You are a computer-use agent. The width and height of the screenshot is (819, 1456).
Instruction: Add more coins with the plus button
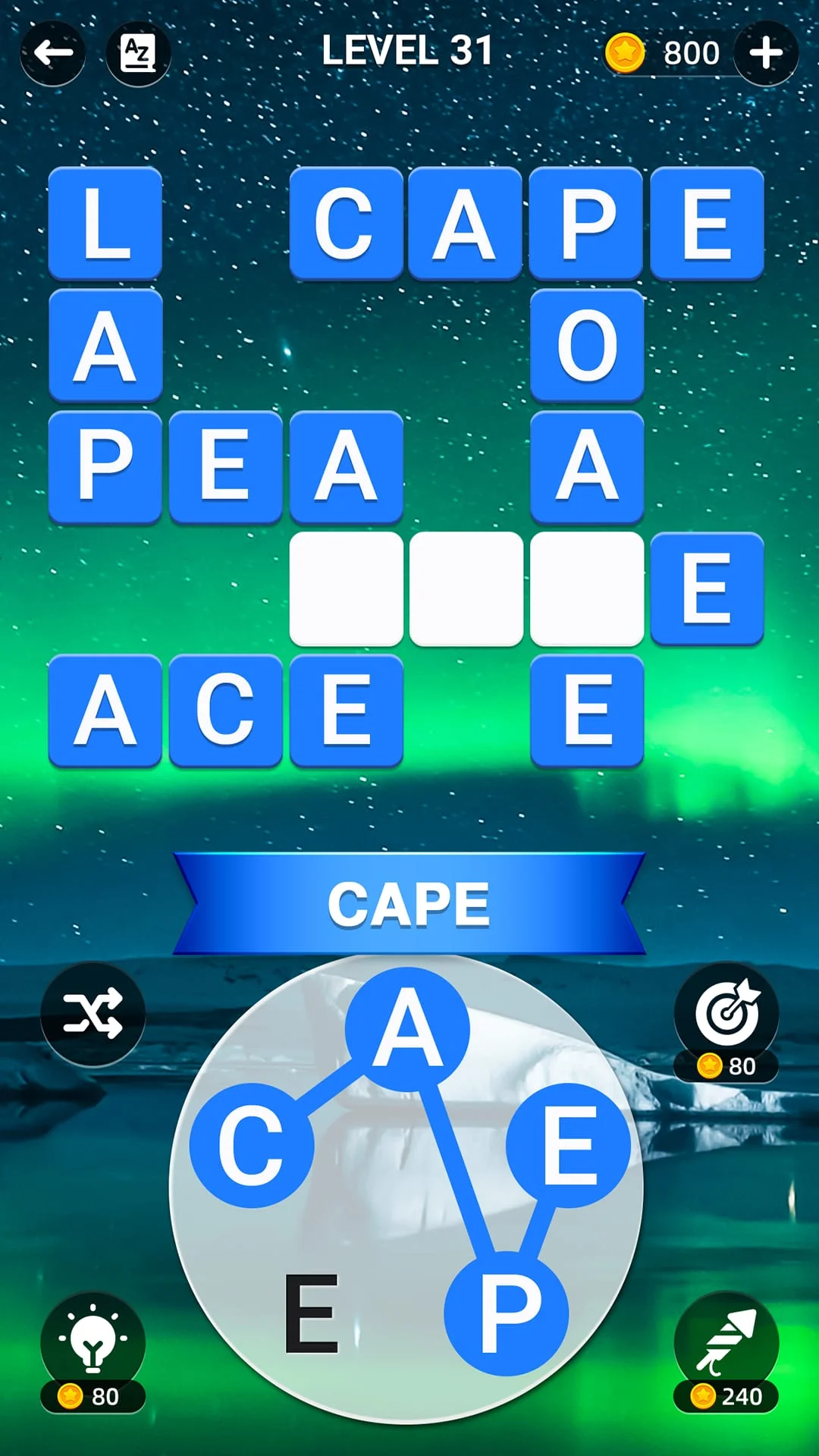pos(766,53)
